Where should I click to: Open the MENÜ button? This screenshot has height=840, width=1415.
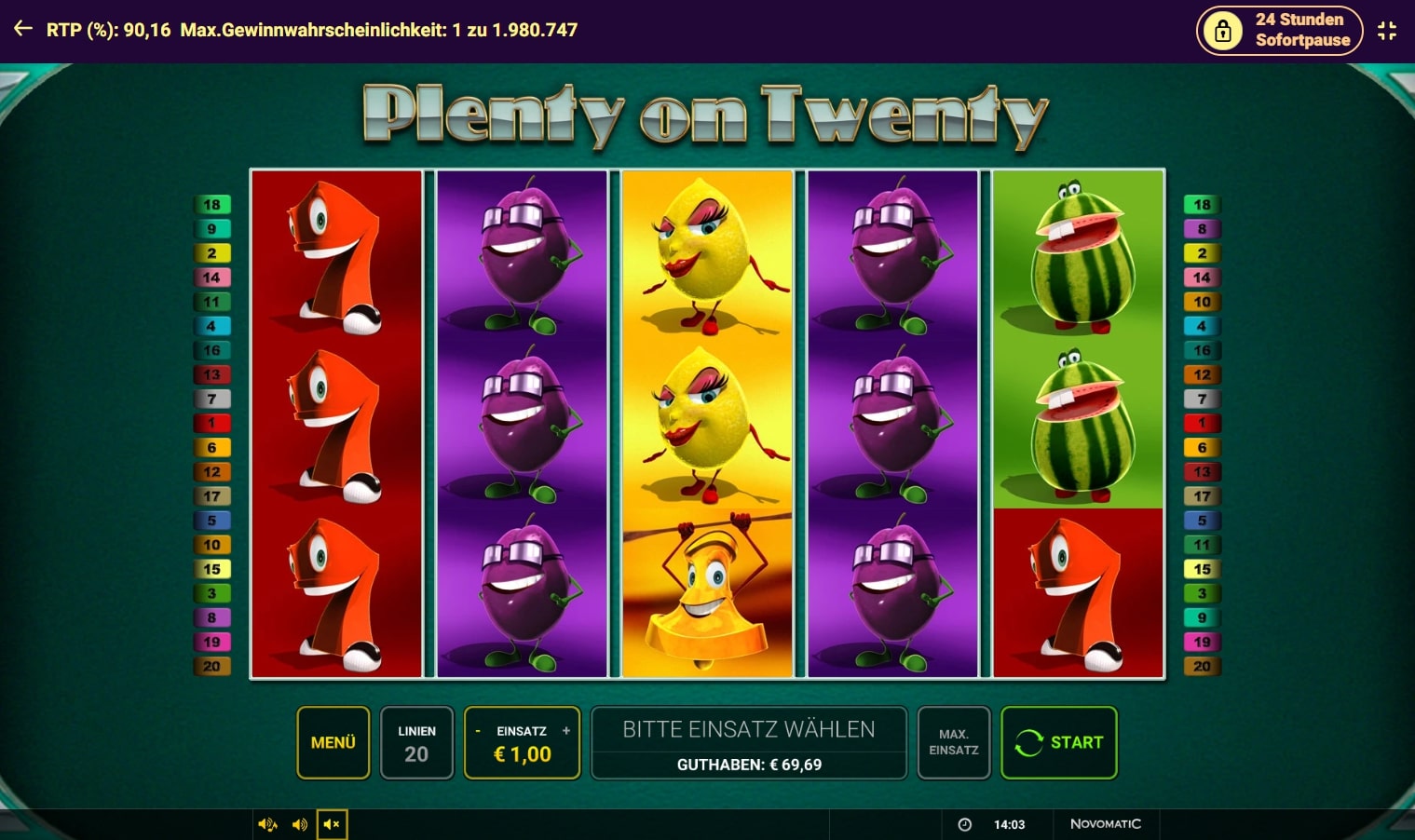click(x=333, y=742)
